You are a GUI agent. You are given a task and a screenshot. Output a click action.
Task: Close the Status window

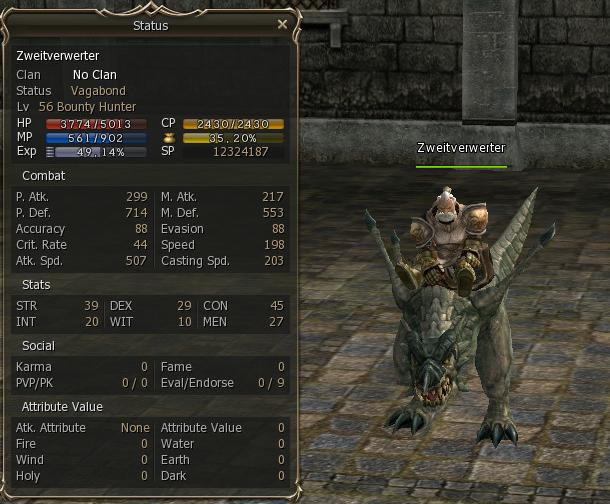coord(282,25)
